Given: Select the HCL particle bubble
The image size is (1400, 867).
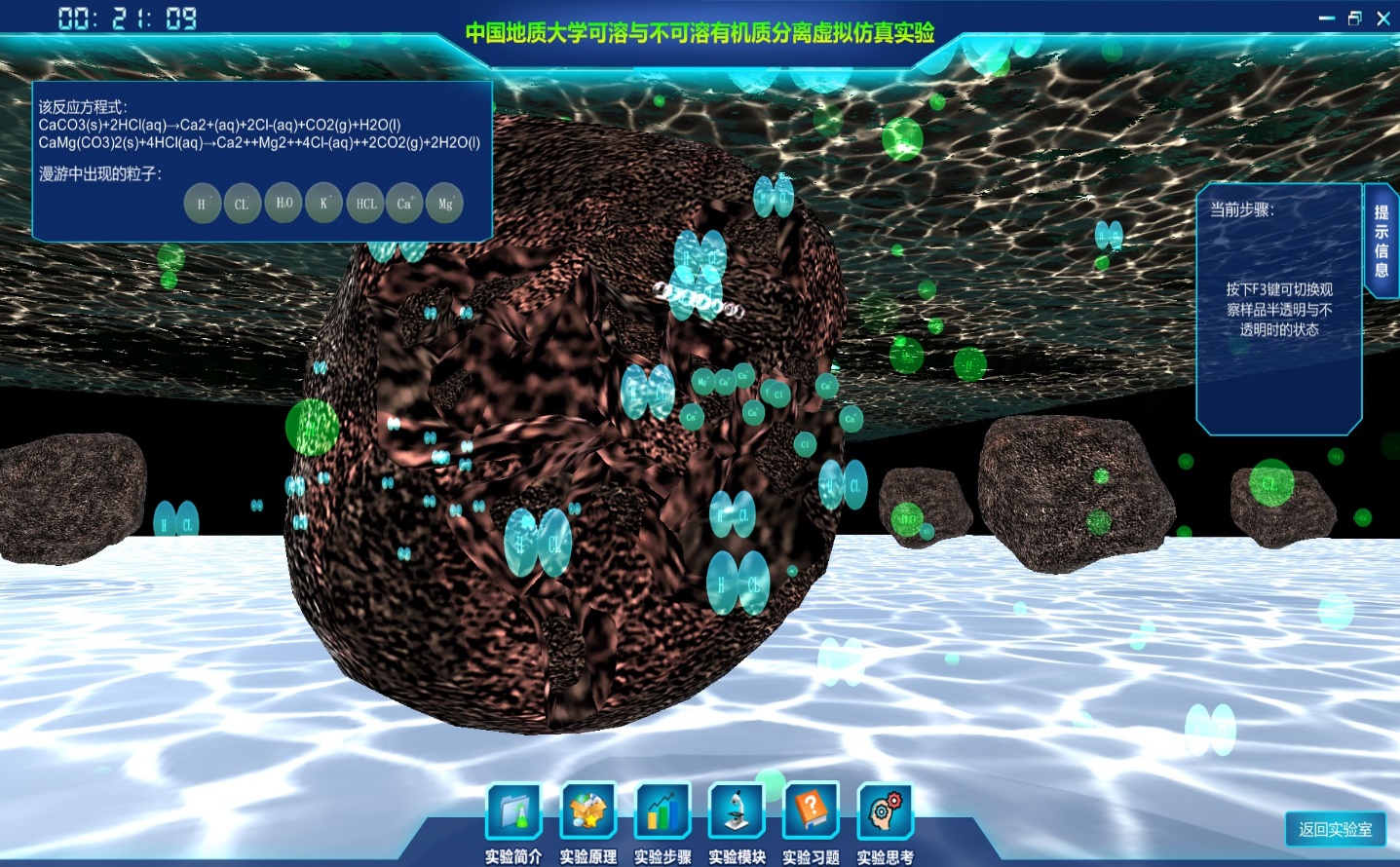Looking at the screenshot, I should point(365,204).
